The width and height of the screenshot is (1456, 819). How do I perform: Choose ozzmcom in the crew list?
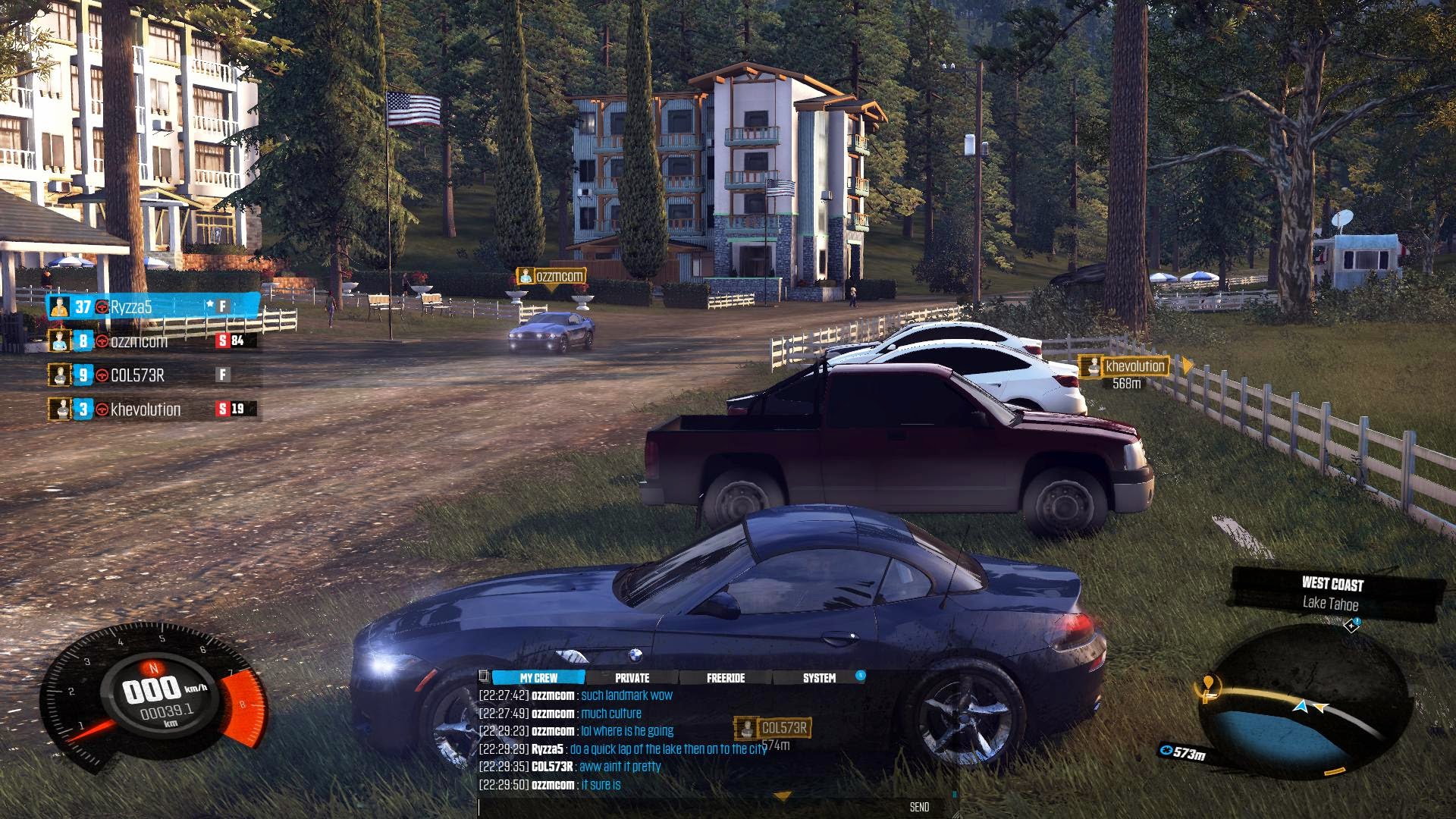tap(152, 341)
